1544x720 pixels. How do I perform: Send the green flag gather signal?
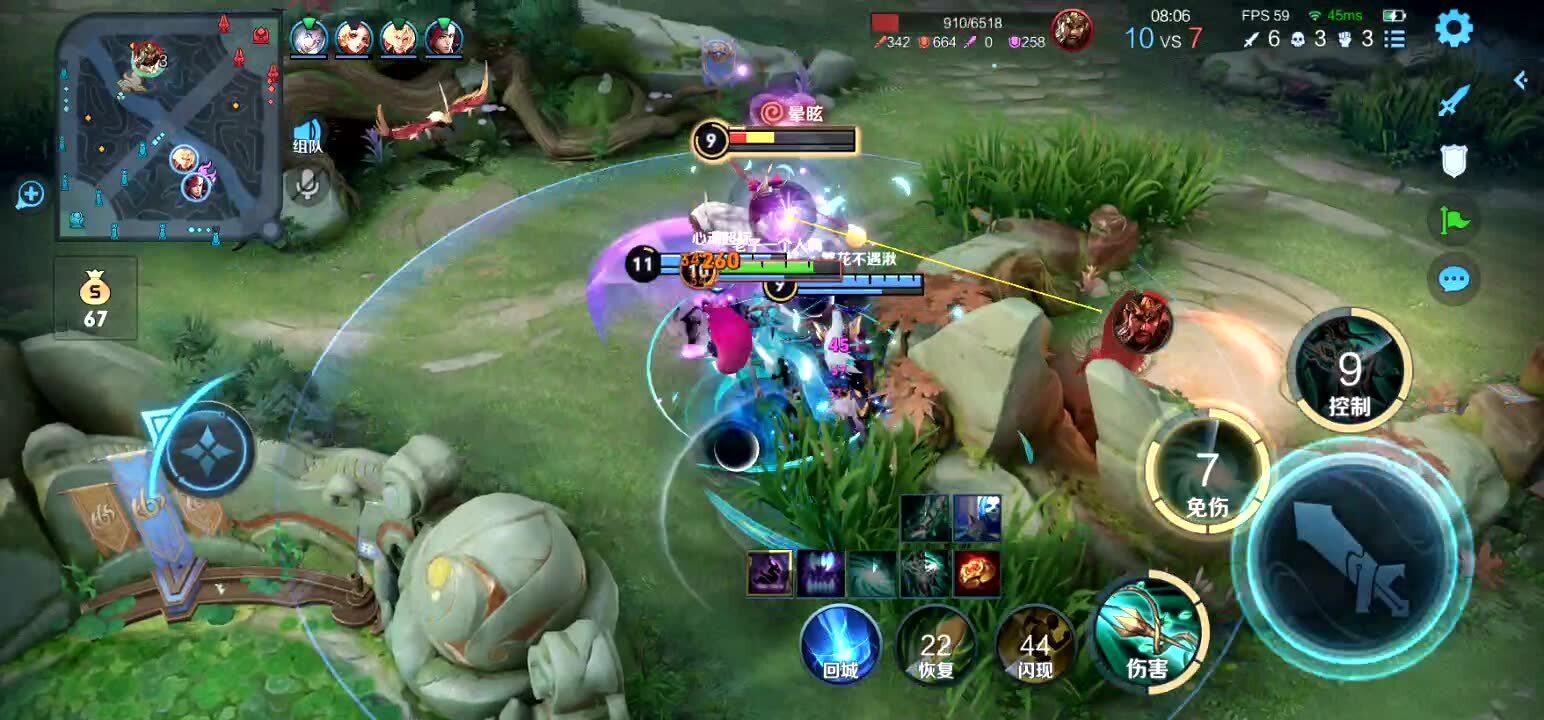point(1453,219)
